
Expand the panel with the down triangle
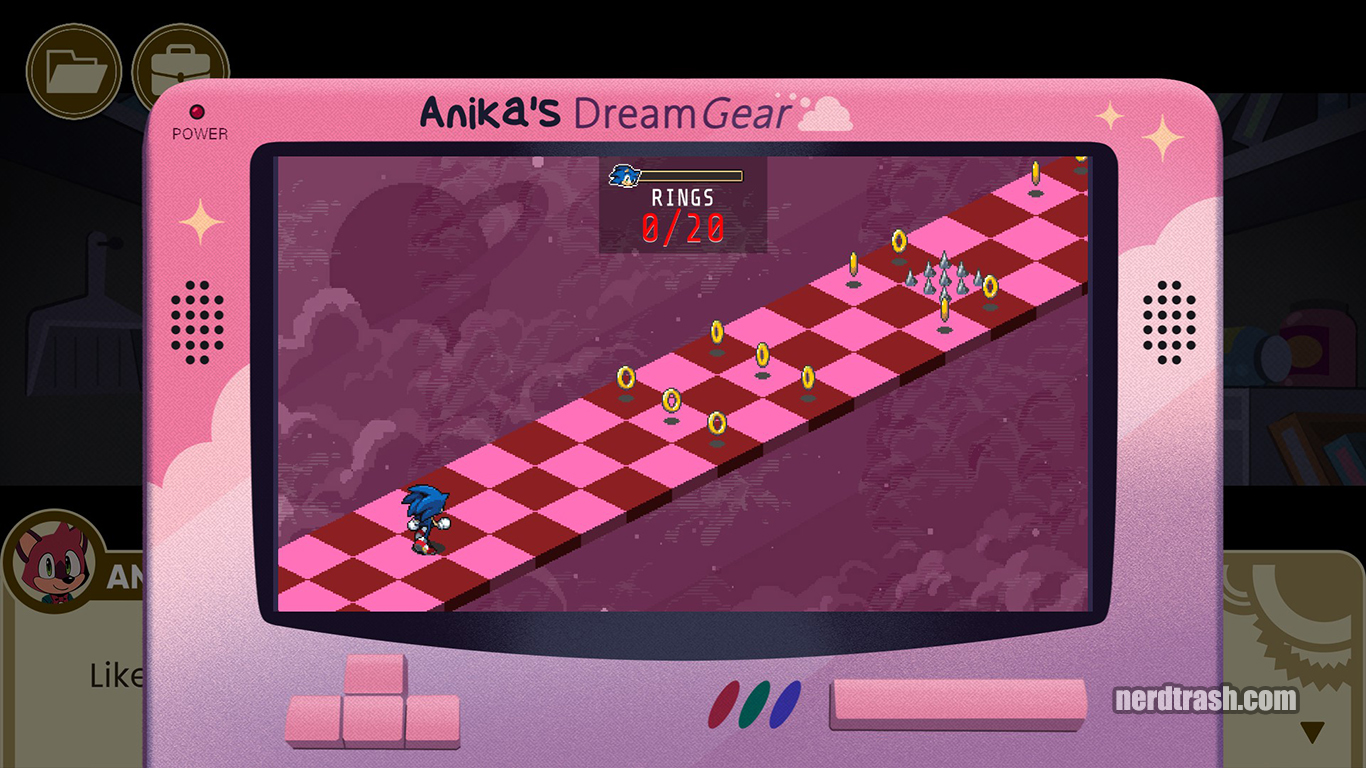click(x=1313, y=728)
